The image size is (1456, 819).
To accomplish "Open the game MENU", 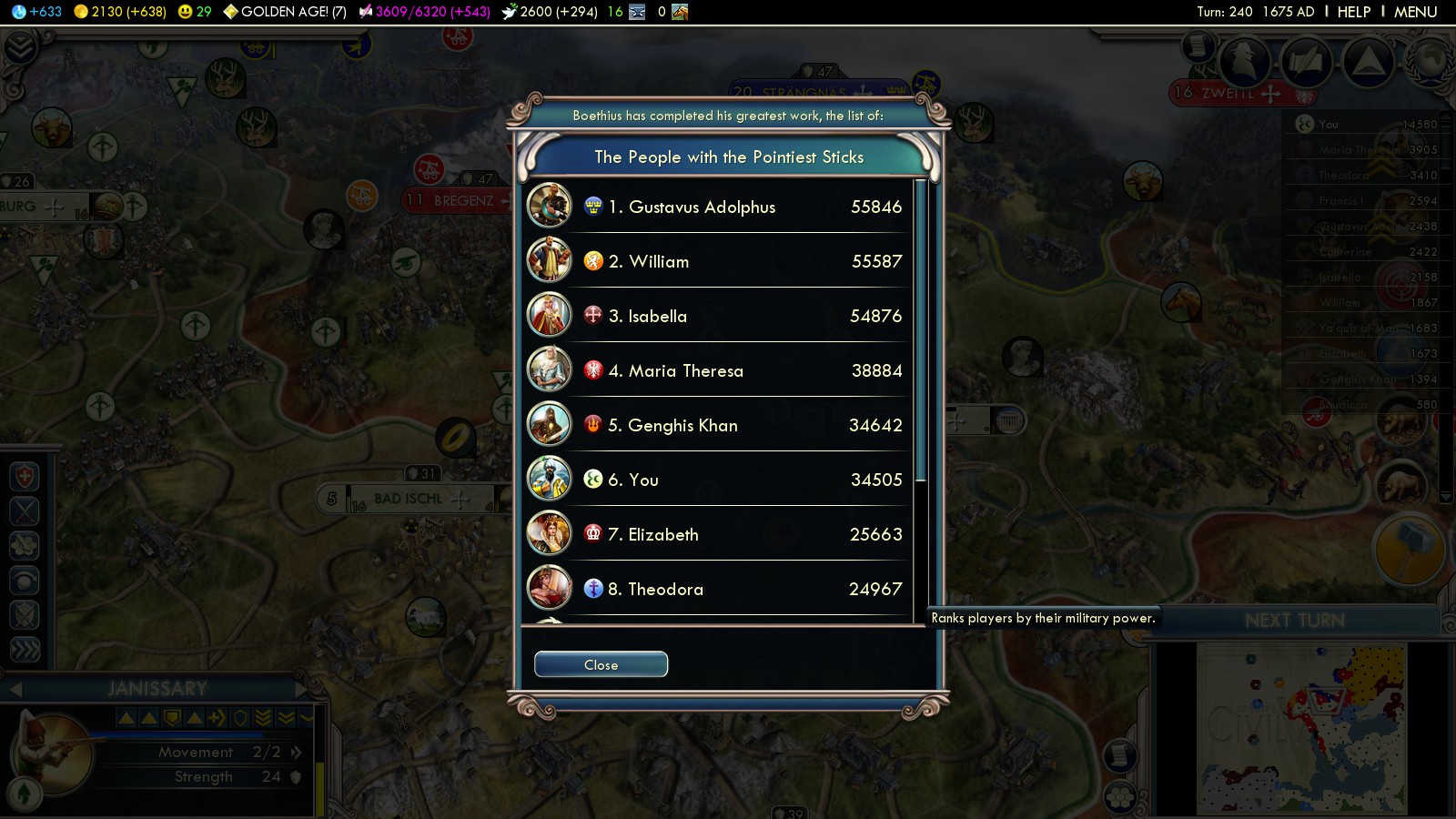I will [x=1415, y=12].
